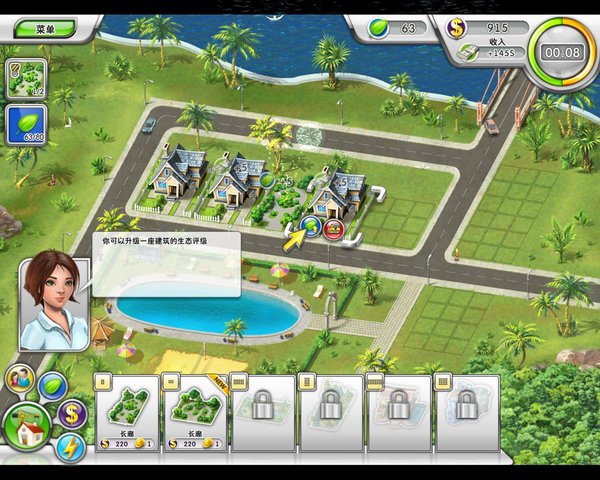Viewport: 600px width, 480px height.
Task: Open the green leaf eco category
Action: [x=52, y=385]
